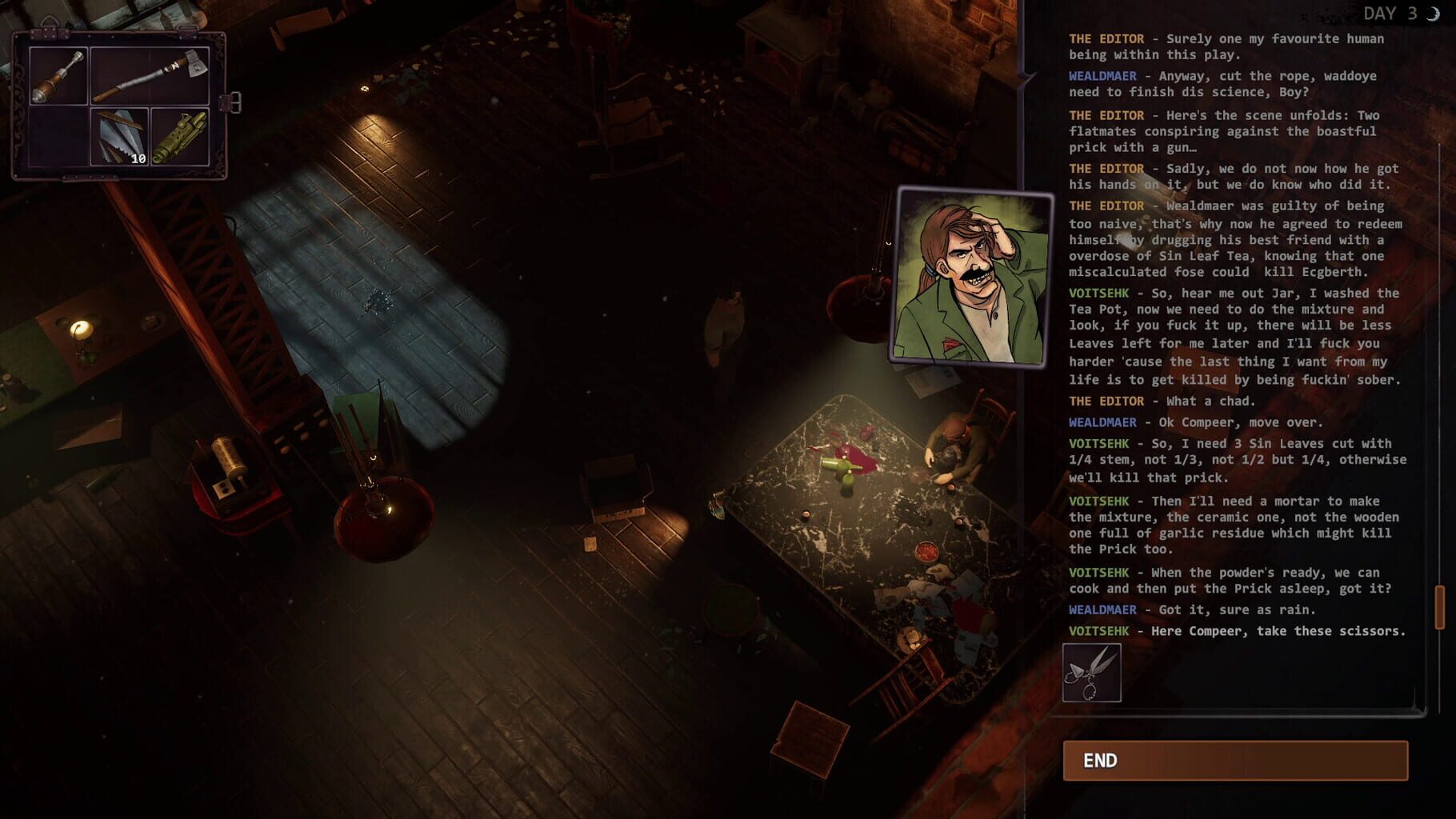
Task: Click the inventory case buckle clasp
Action: click(x=232, y=101)
